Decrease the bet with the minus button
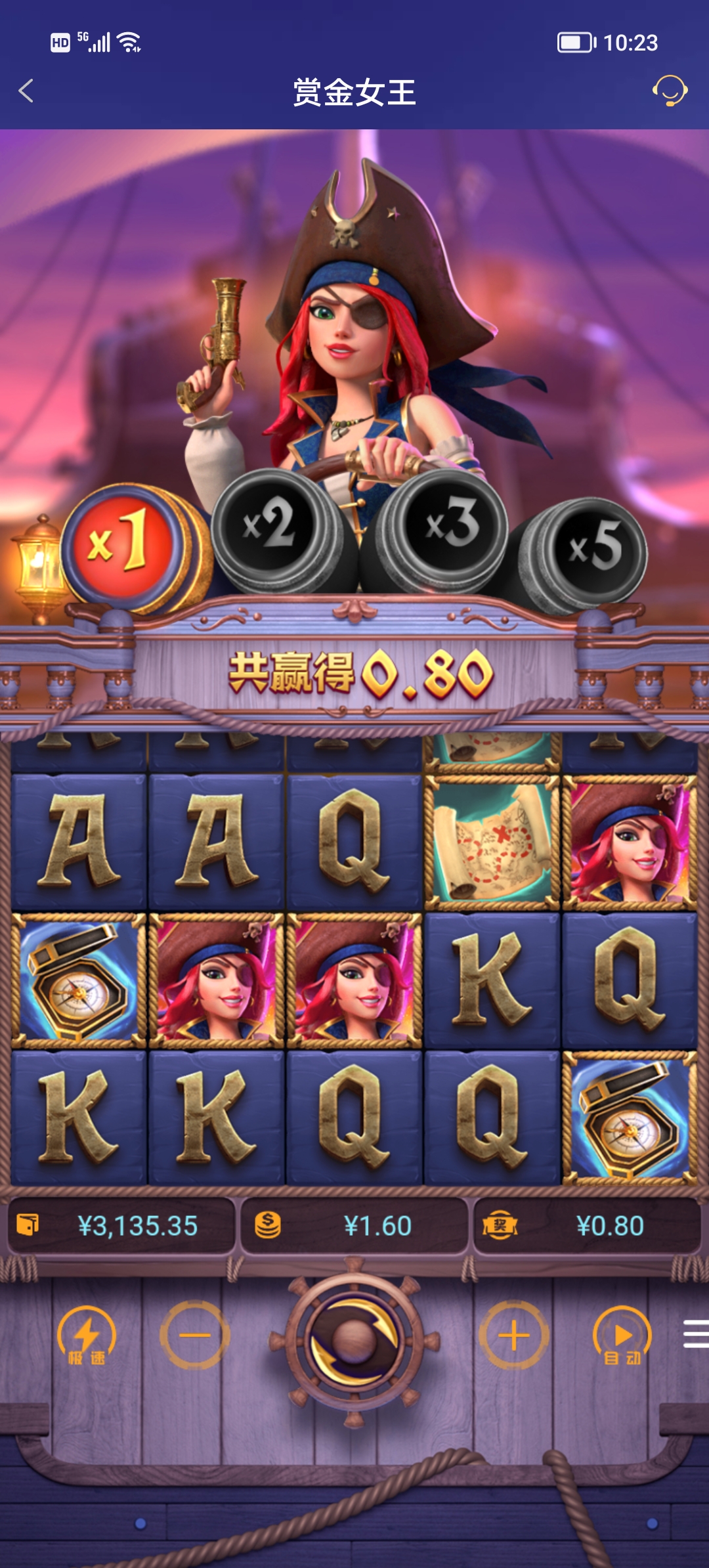The width and height of the screenshot is (709, 1568). pos(195,1336)
